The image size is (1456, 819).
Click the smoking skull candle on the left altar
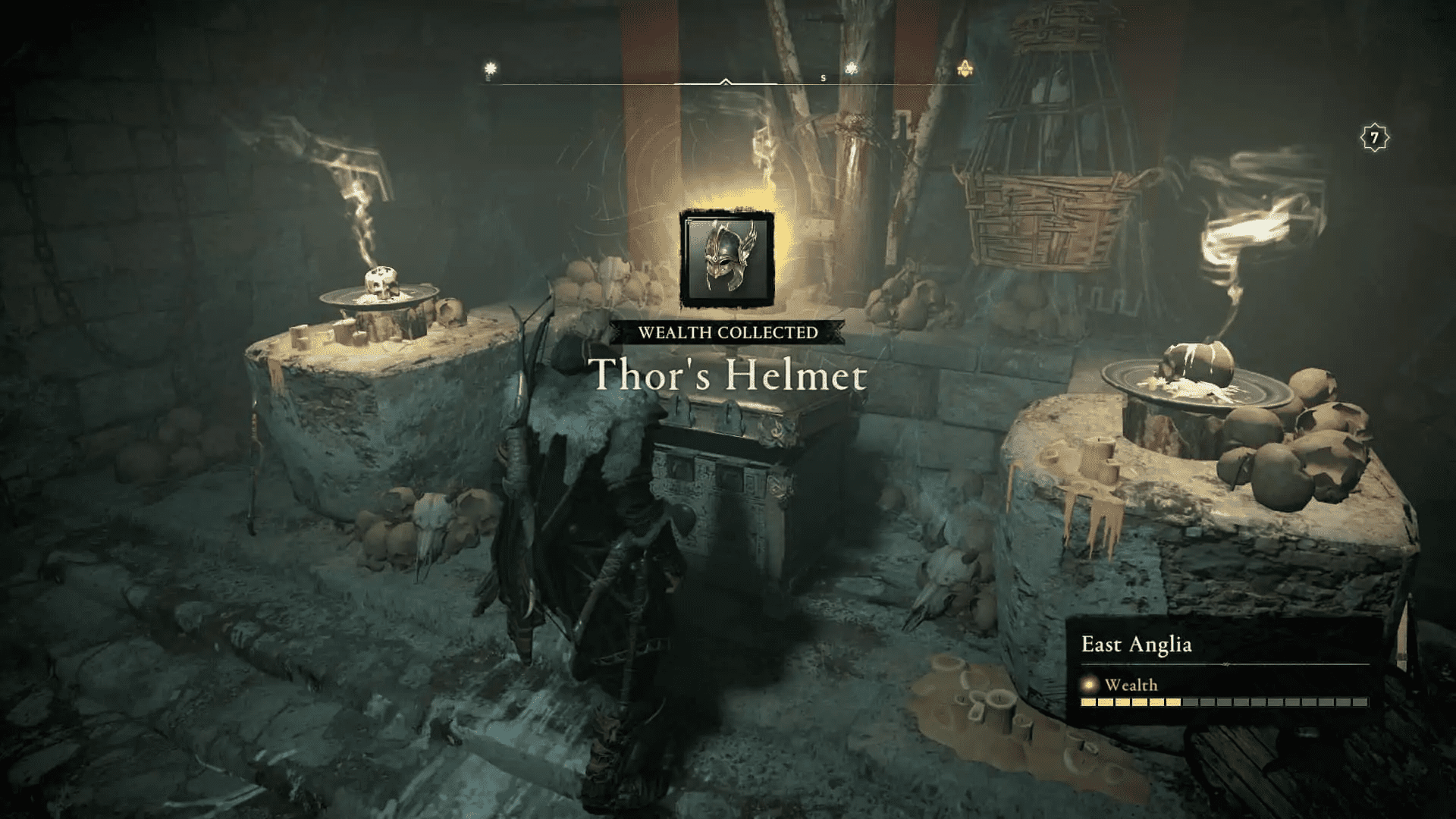tap(382, 281)
